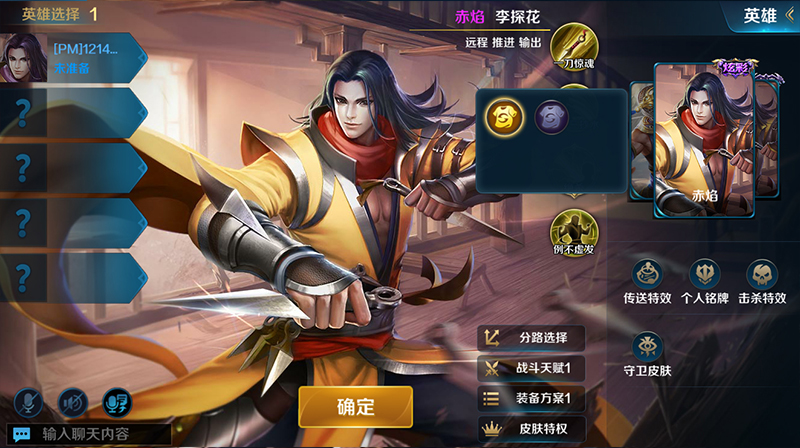Select player [PM]1214 in the team list

[x=72, y=57]
